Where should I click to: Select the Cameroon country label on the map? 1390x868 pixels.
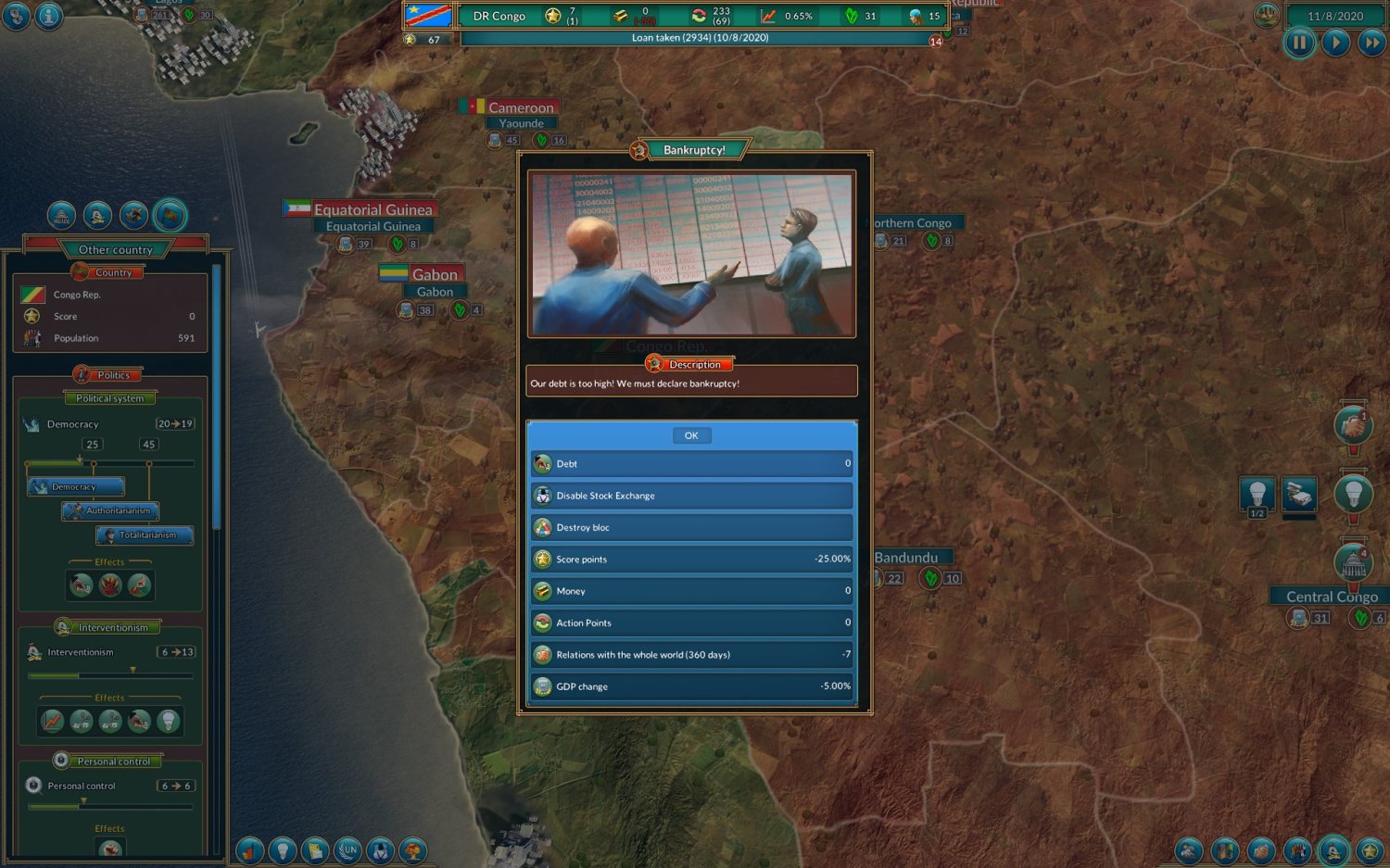tap(520, 107)
